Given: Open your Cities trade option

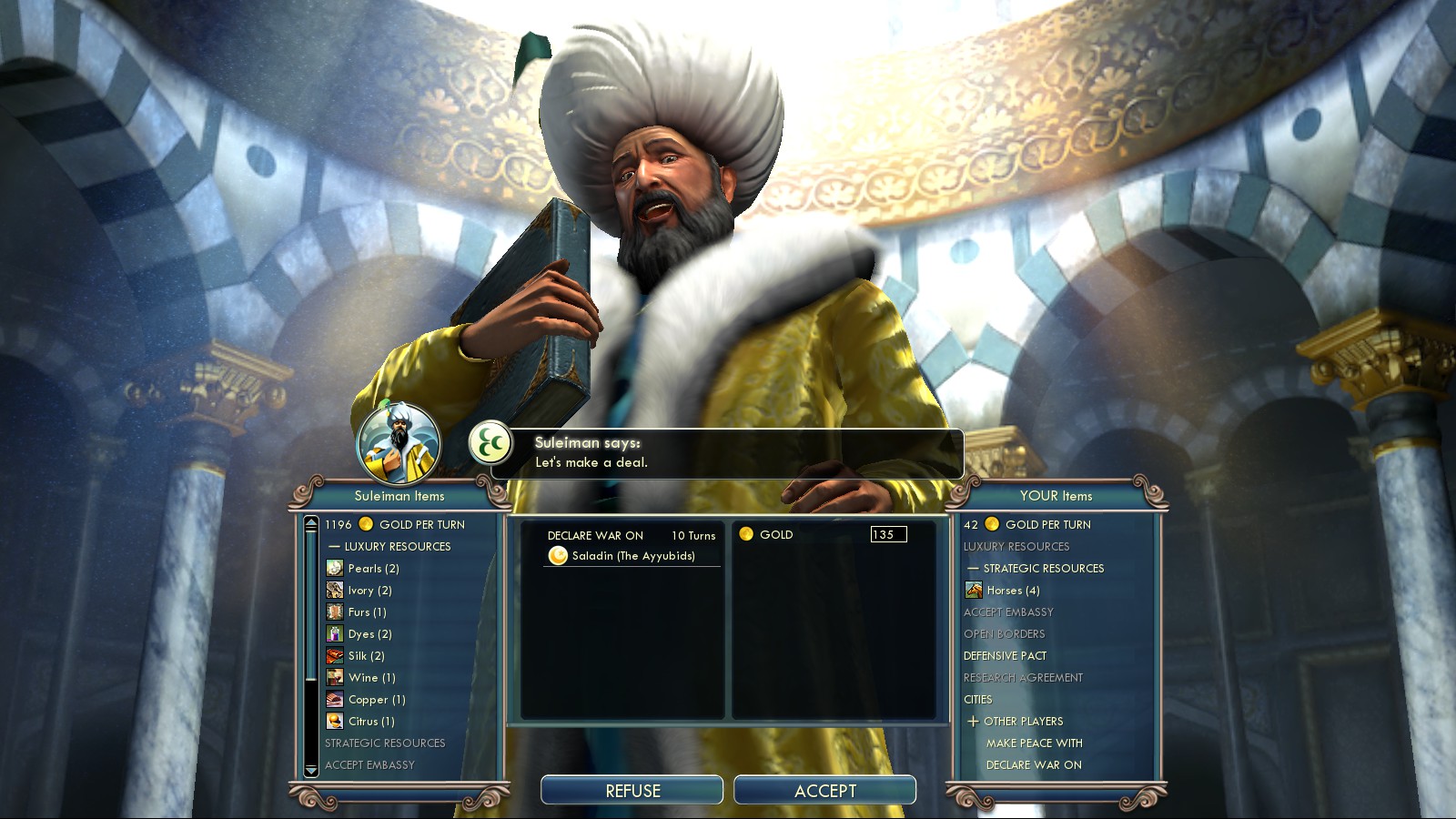Looking at the screenshot, I should [x=978, y=699].
